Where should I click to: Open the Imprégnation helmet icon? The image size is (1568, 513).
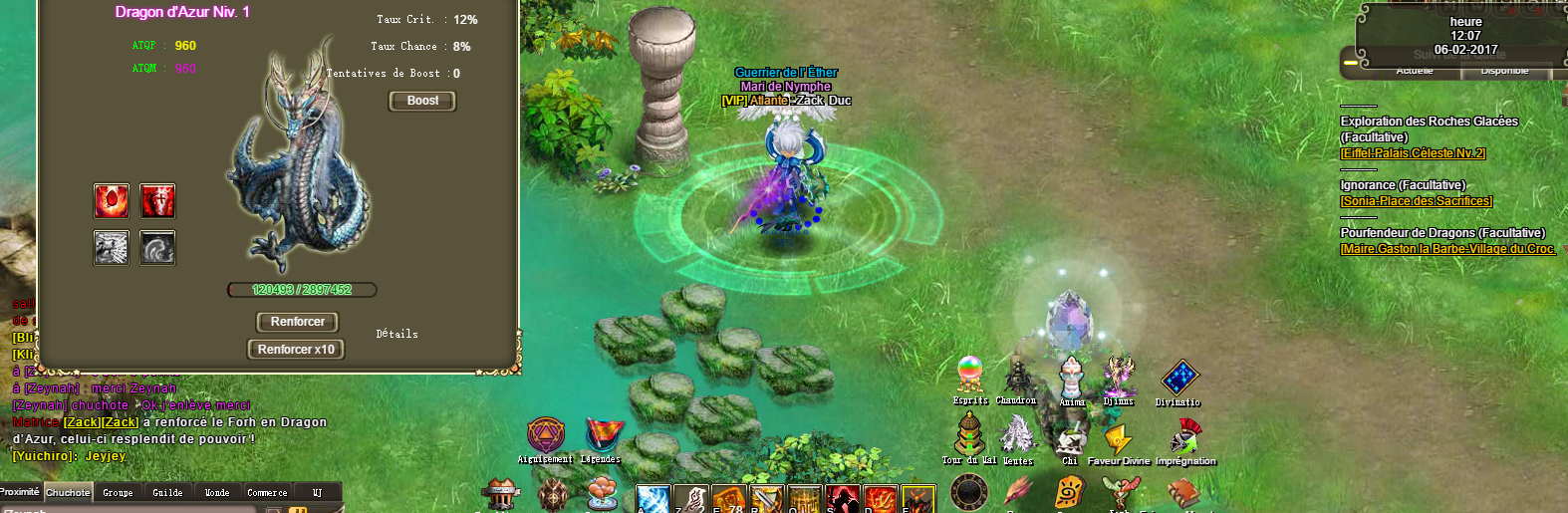tap(1184, 437)
